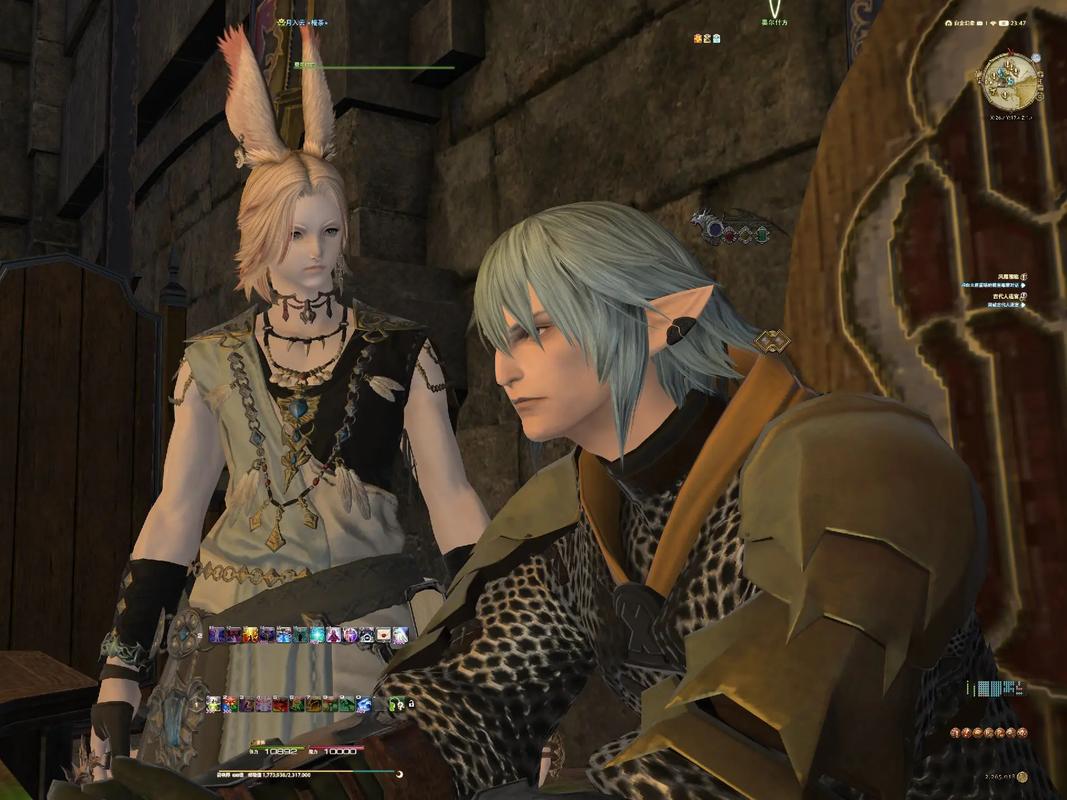1067x800 pixels.
Task: Click the light blue status buff icon
Action: coord(716,38)
